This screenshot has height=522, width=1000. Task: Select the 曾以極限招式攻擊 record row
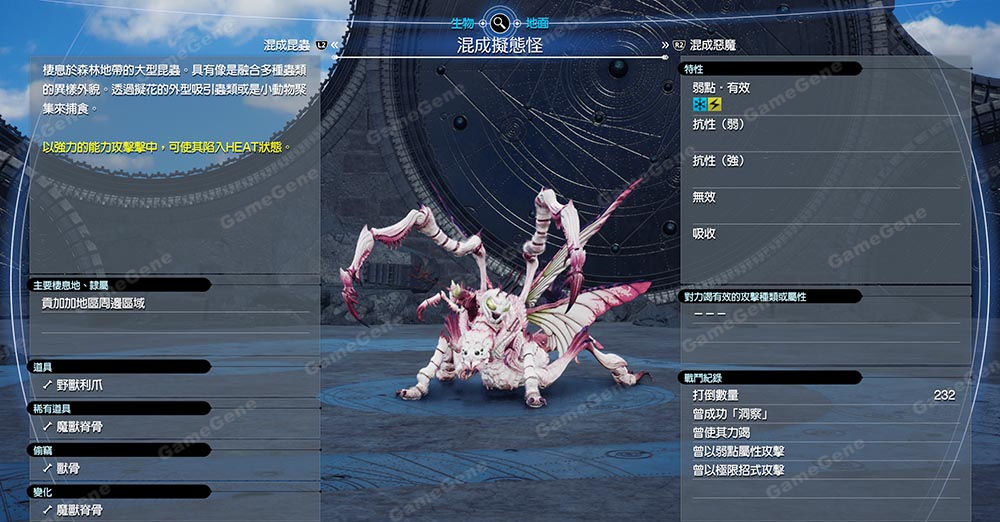coord(738,470)
